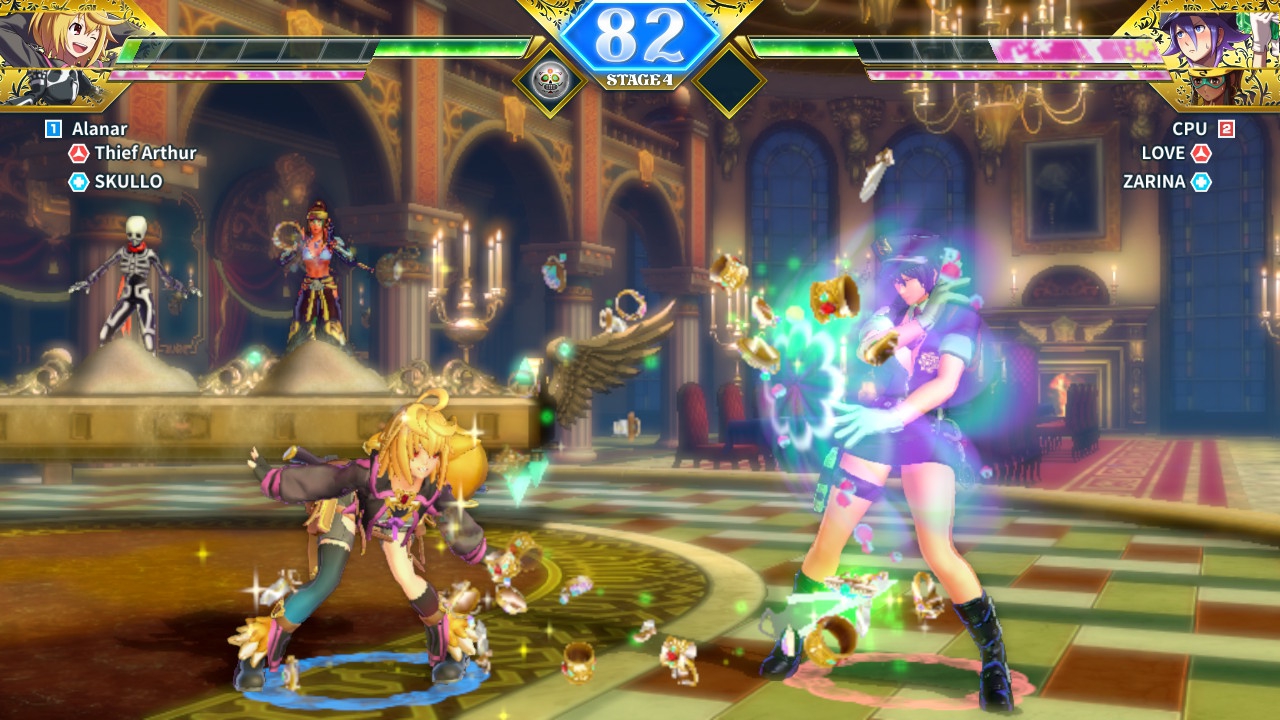Select the SKULLO partner label

tap(128, 181)
